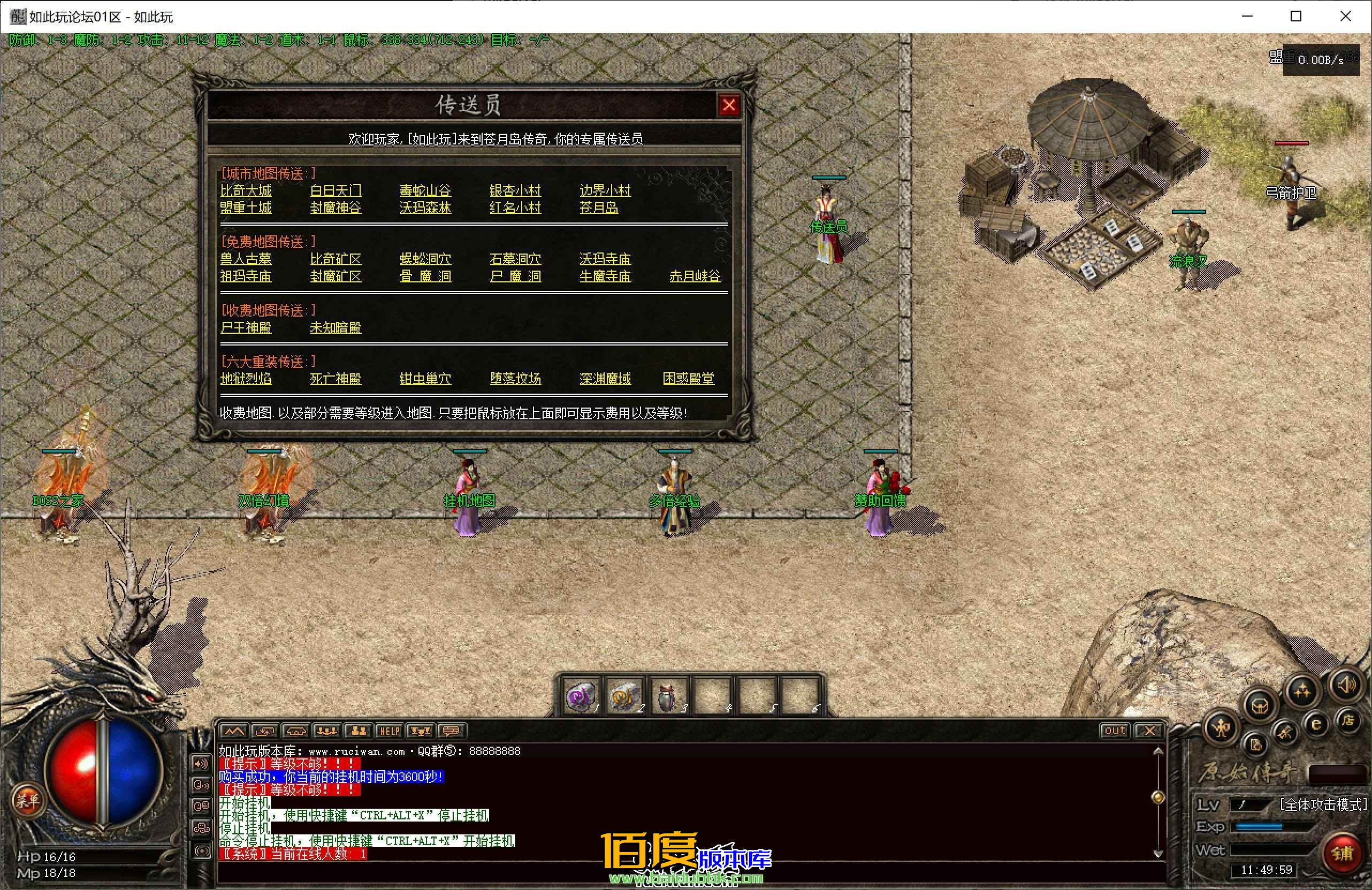Click the HELP button on chat bar
1372x890 pixels.
[389, 731]
